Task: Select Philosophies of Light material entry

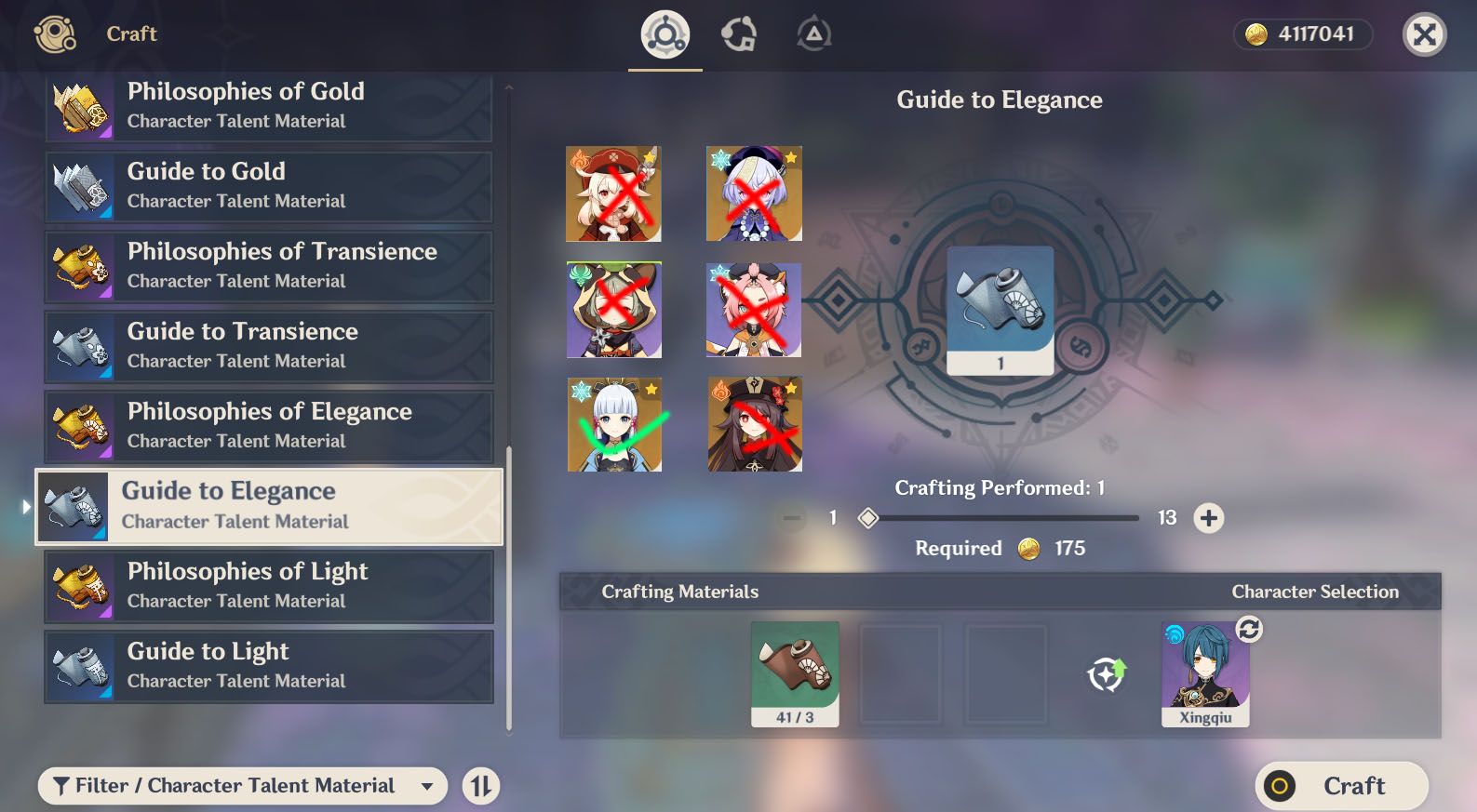Action: click(268, 586)
